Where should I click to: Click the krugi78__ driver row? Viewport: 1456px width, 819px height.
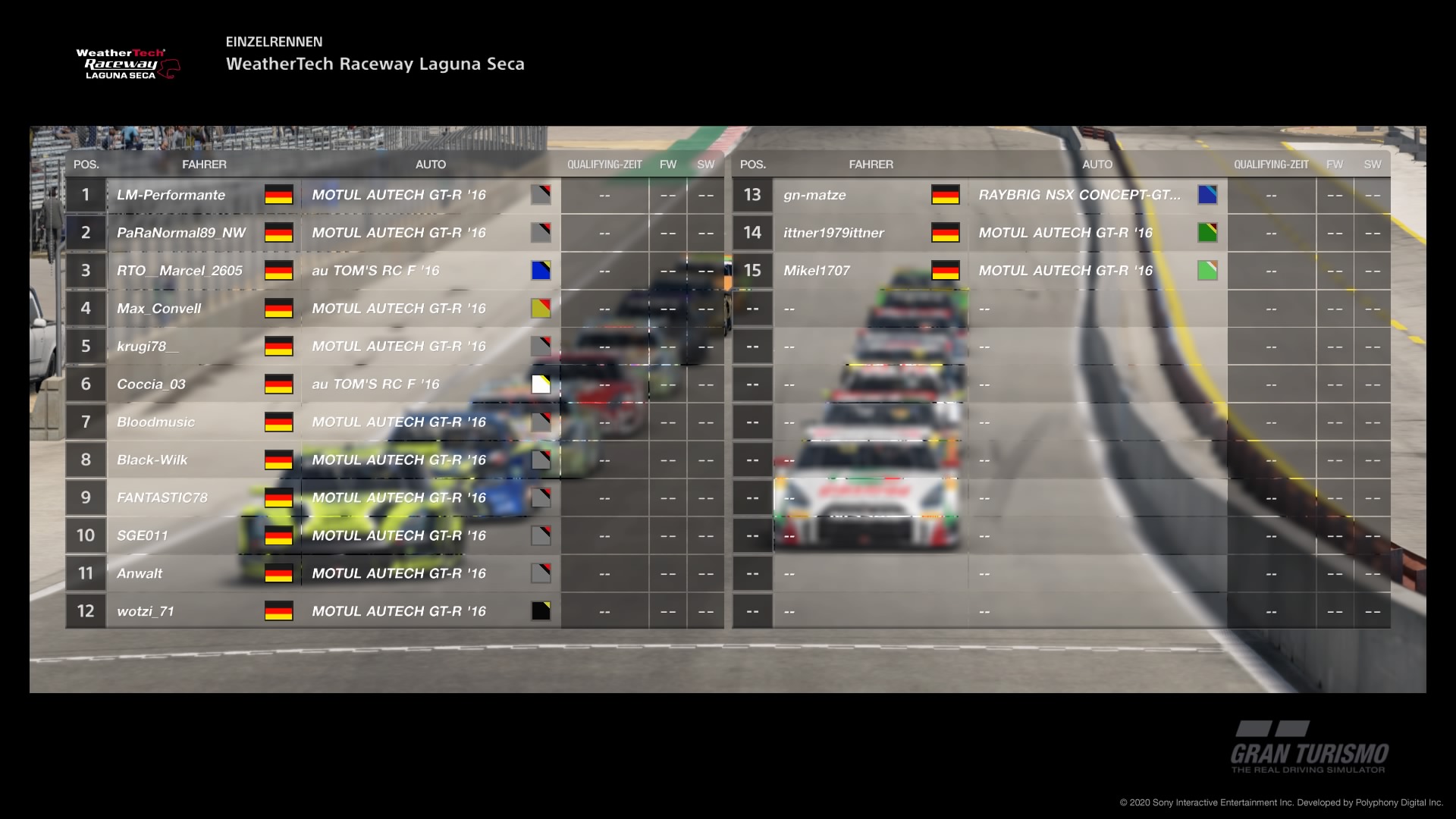pos(148,347)
